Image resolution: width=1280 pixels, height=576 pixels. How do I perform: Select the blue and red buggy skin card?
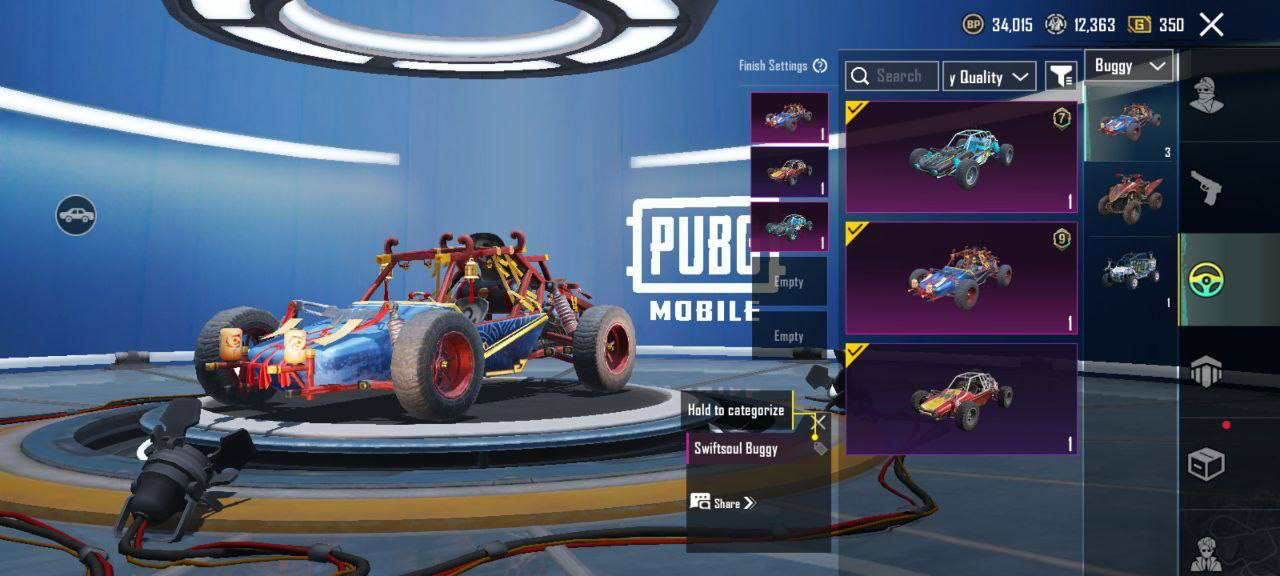point(961,278)
